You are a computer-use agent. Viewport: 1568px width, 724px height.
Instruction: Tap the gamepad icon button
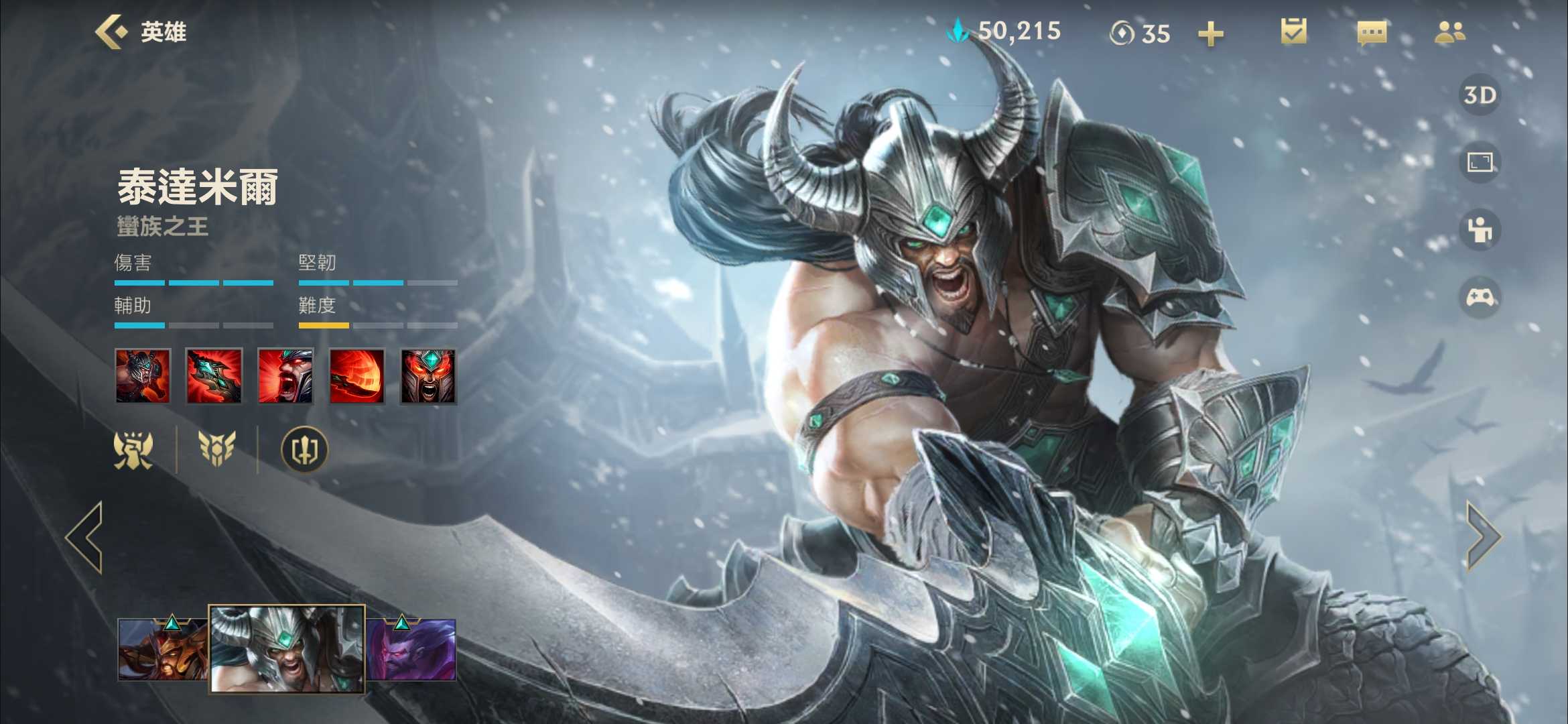click(x=1480, y=297)
